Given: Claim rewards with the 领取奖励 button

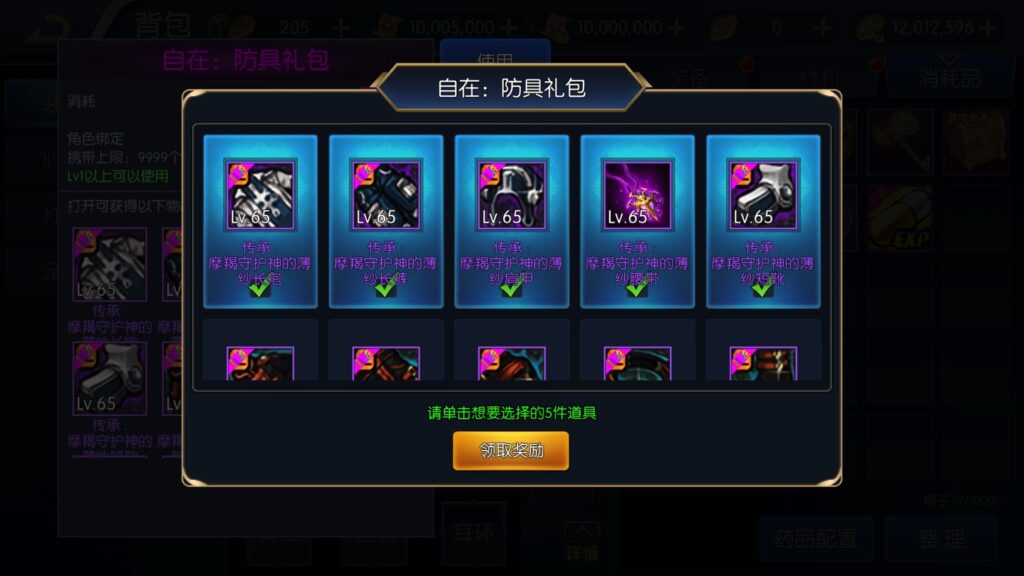Looking at the screenshot, I should tap(511, 451).
